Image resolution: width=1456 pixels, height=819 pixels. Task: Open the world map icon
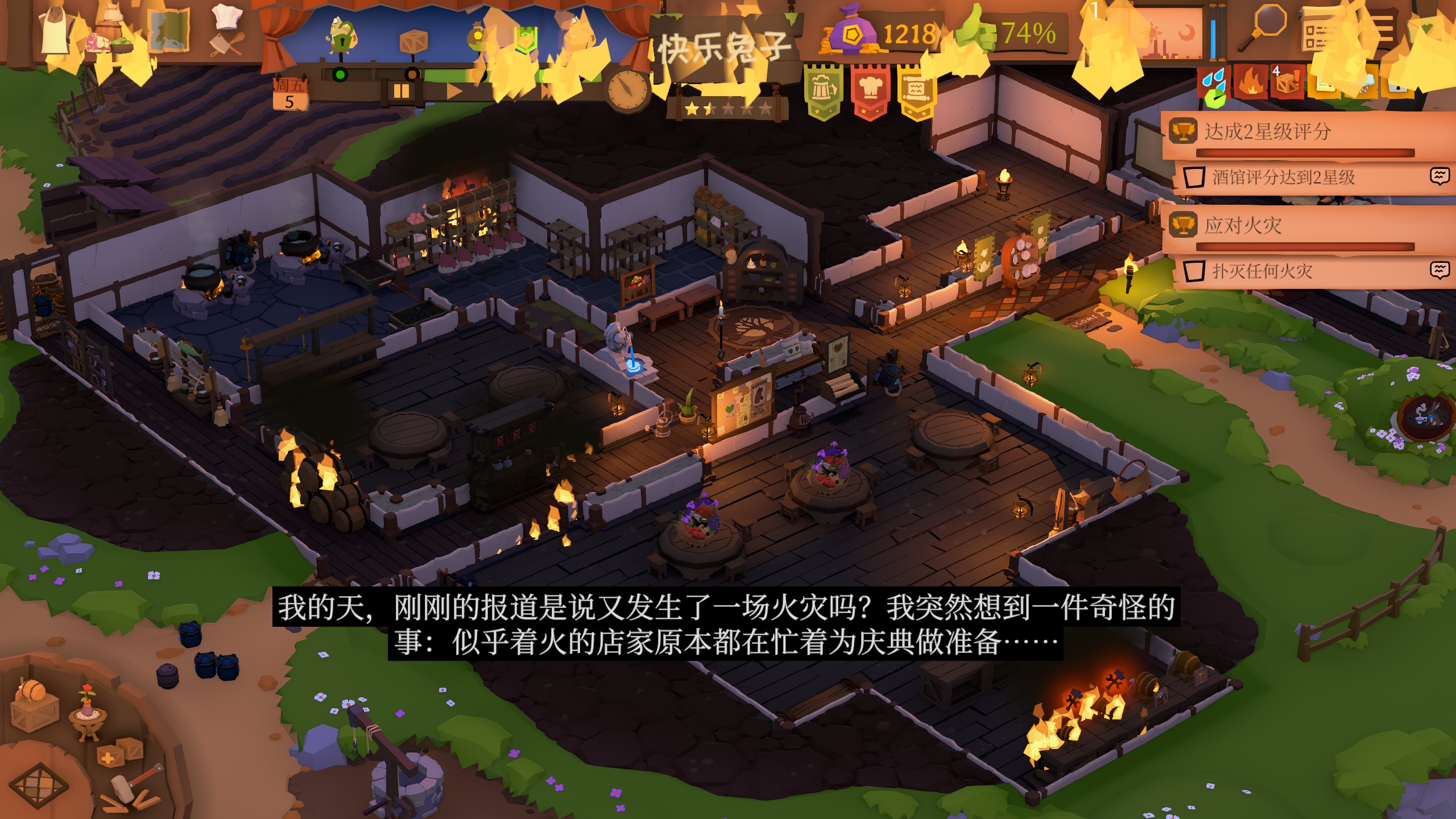click(x=168, y=31)
